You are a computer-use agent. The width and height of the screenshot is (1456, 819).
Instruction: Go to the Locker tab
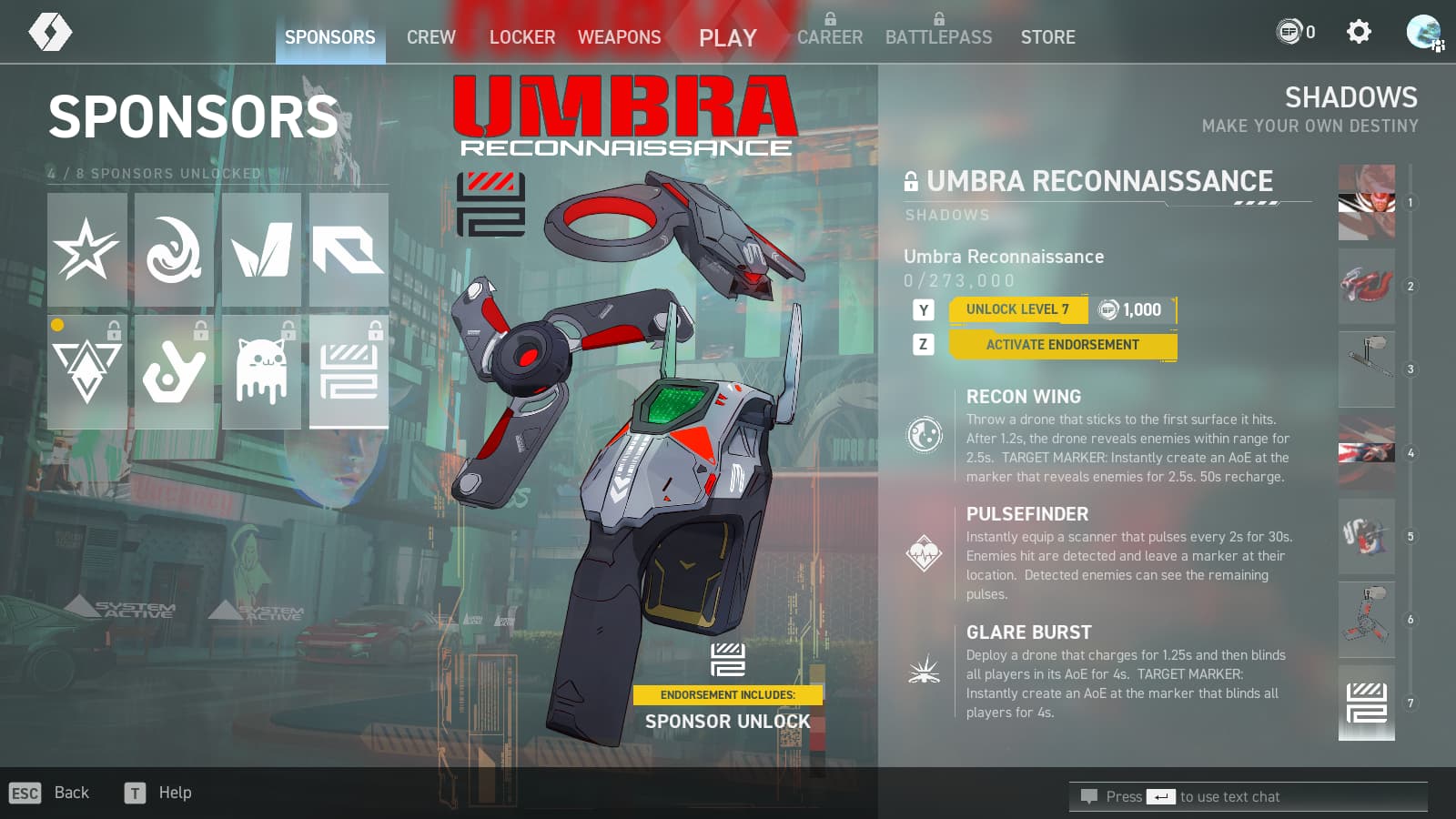521,37
